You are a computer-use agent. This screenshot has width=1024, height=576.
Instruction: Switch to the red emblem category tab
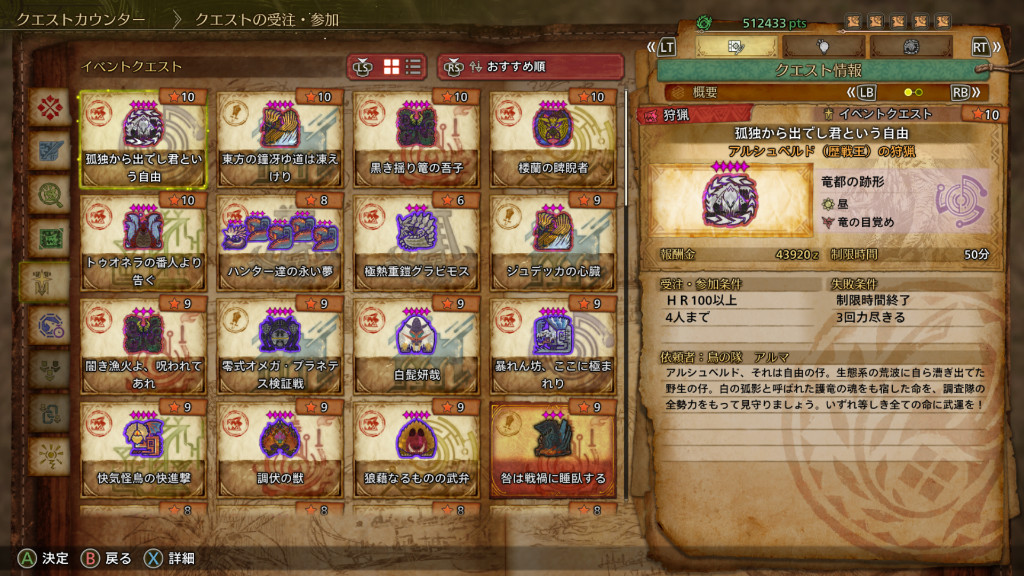[x=48, y=107]
